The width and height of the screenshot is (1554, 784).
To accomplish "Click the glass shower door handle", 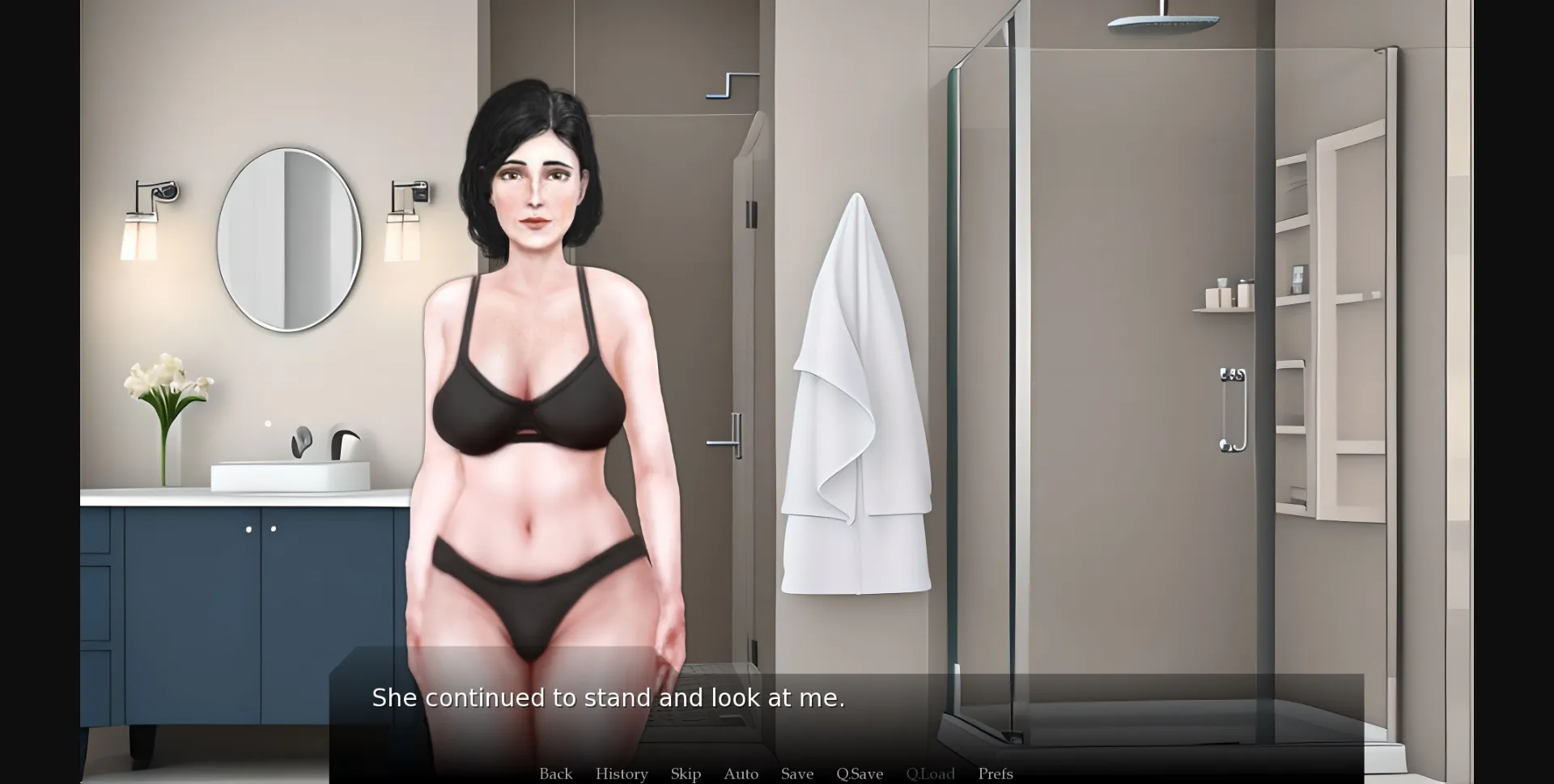I will [1231, 409].
